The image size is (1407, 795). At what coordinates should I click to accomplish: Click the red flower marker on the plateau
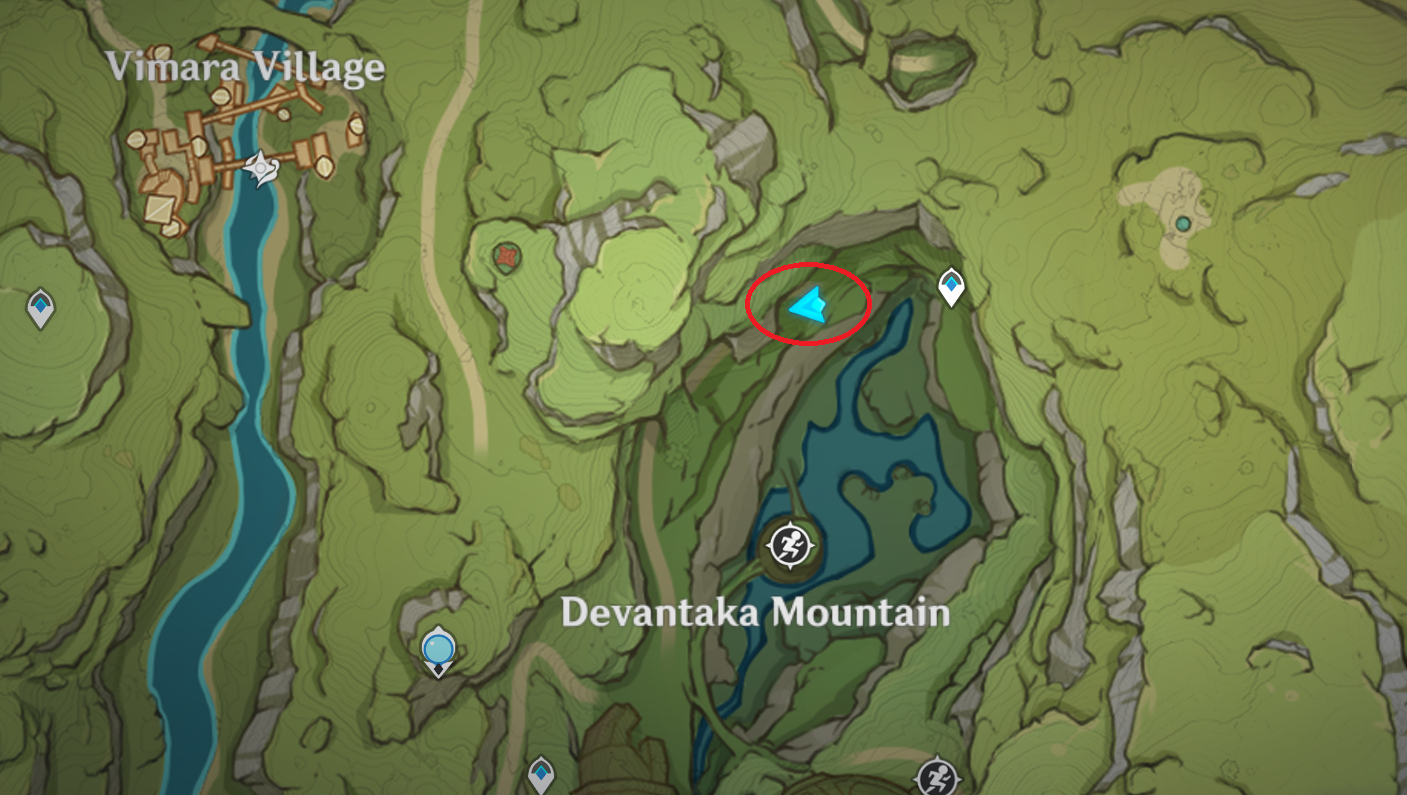point(507,258)
